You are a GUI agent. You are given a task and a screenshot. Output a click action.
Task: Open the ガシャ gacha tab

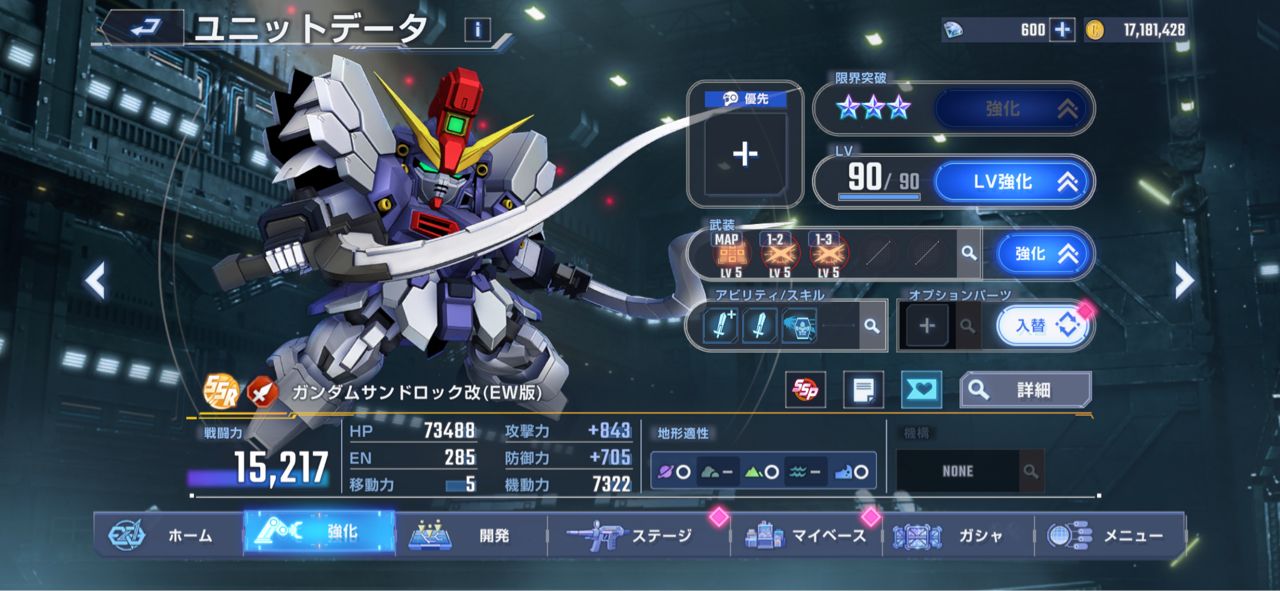pyautogui.click(x=956, y=535)
